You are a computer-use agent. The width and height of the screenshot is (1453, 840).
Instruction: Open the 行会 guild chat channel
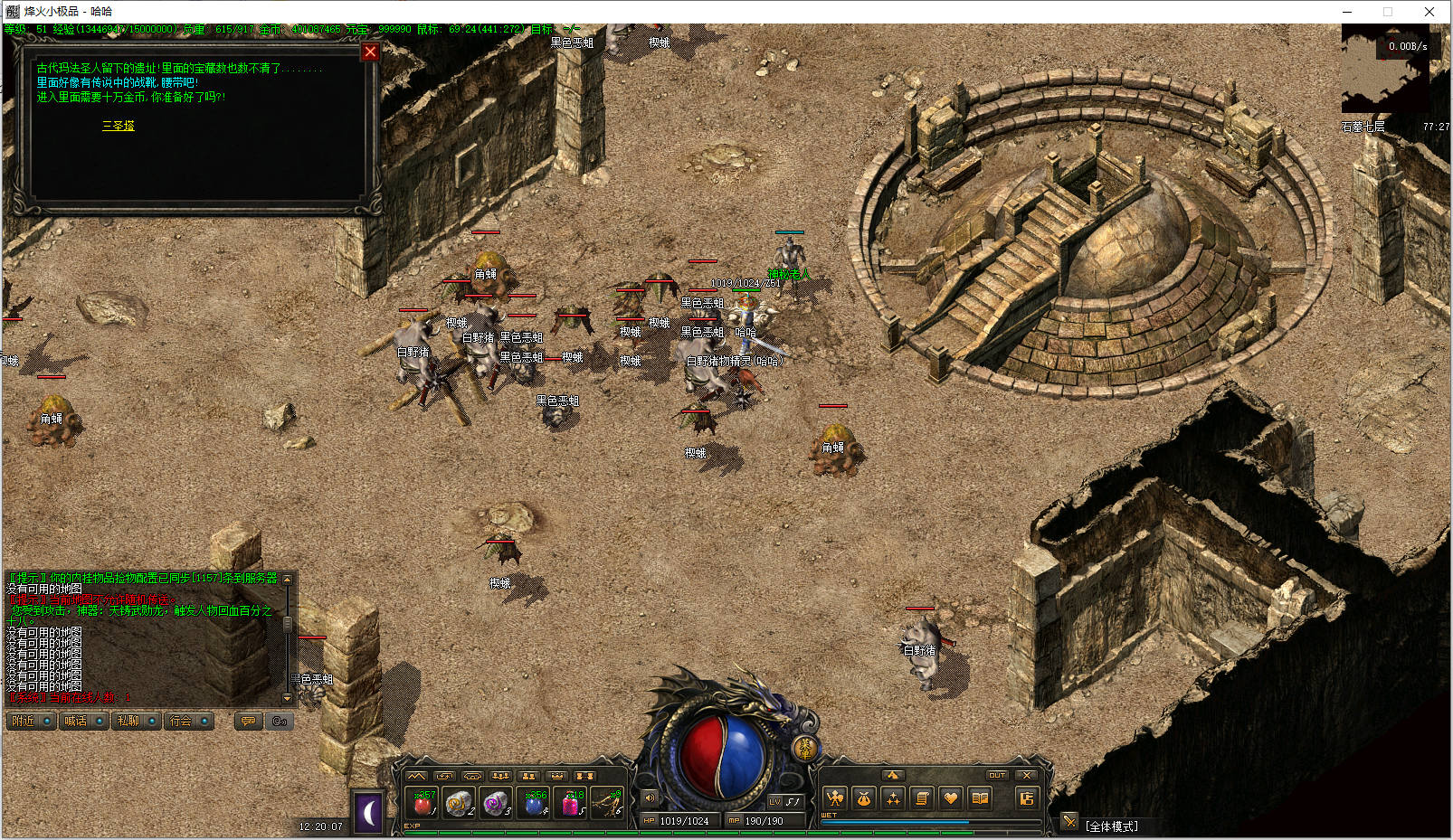189,721
